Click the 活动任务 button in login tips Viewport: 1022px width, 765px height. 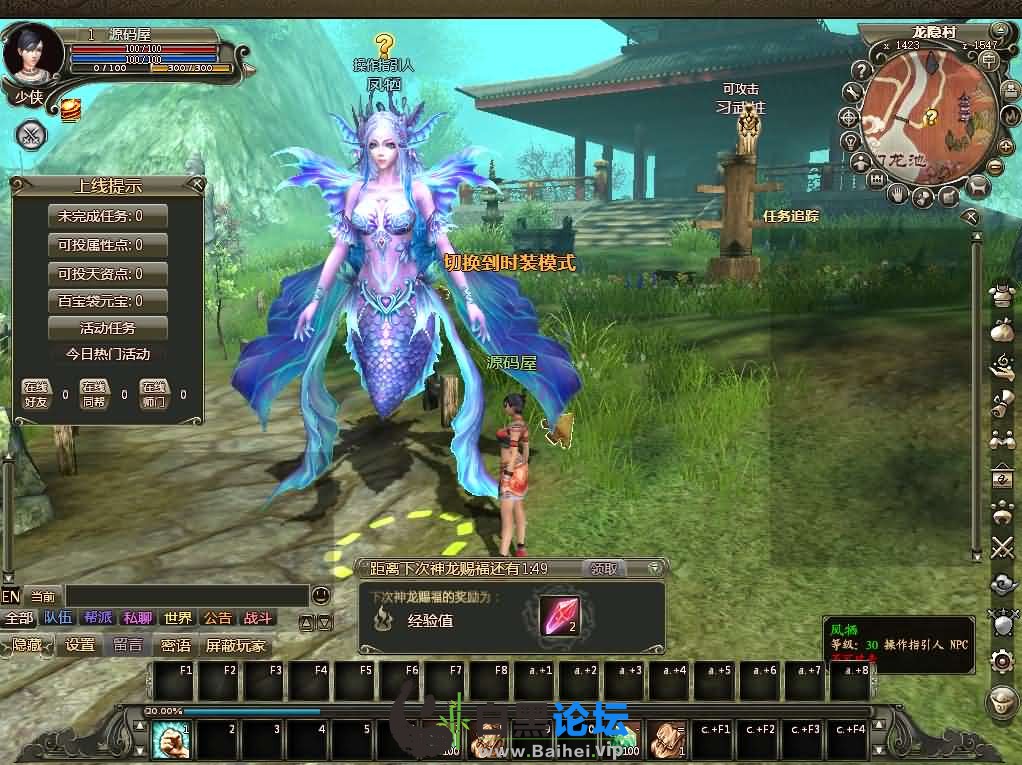click(108, 328)
